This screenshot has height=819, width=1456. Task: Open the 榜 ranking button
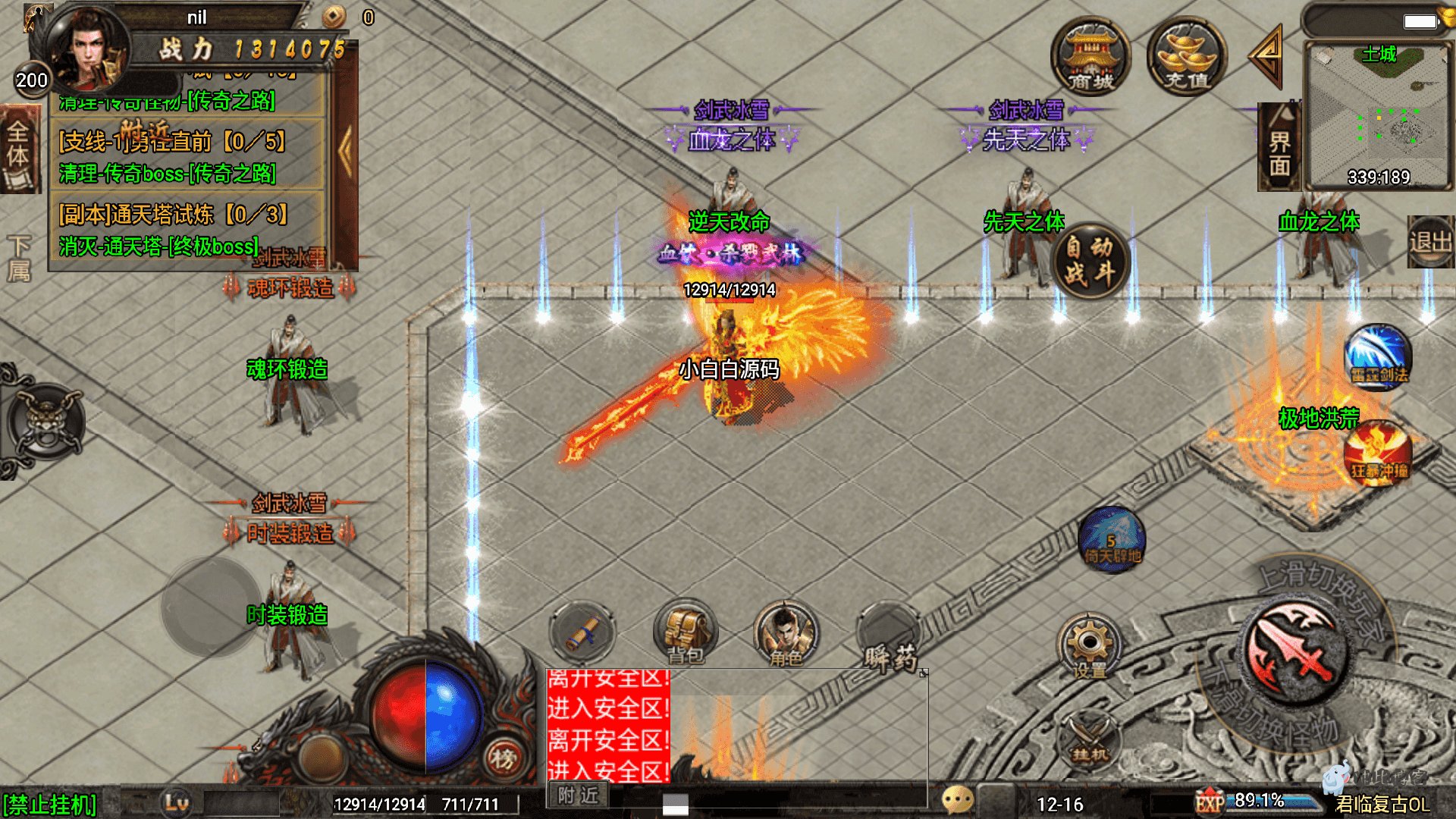(502, 758)
